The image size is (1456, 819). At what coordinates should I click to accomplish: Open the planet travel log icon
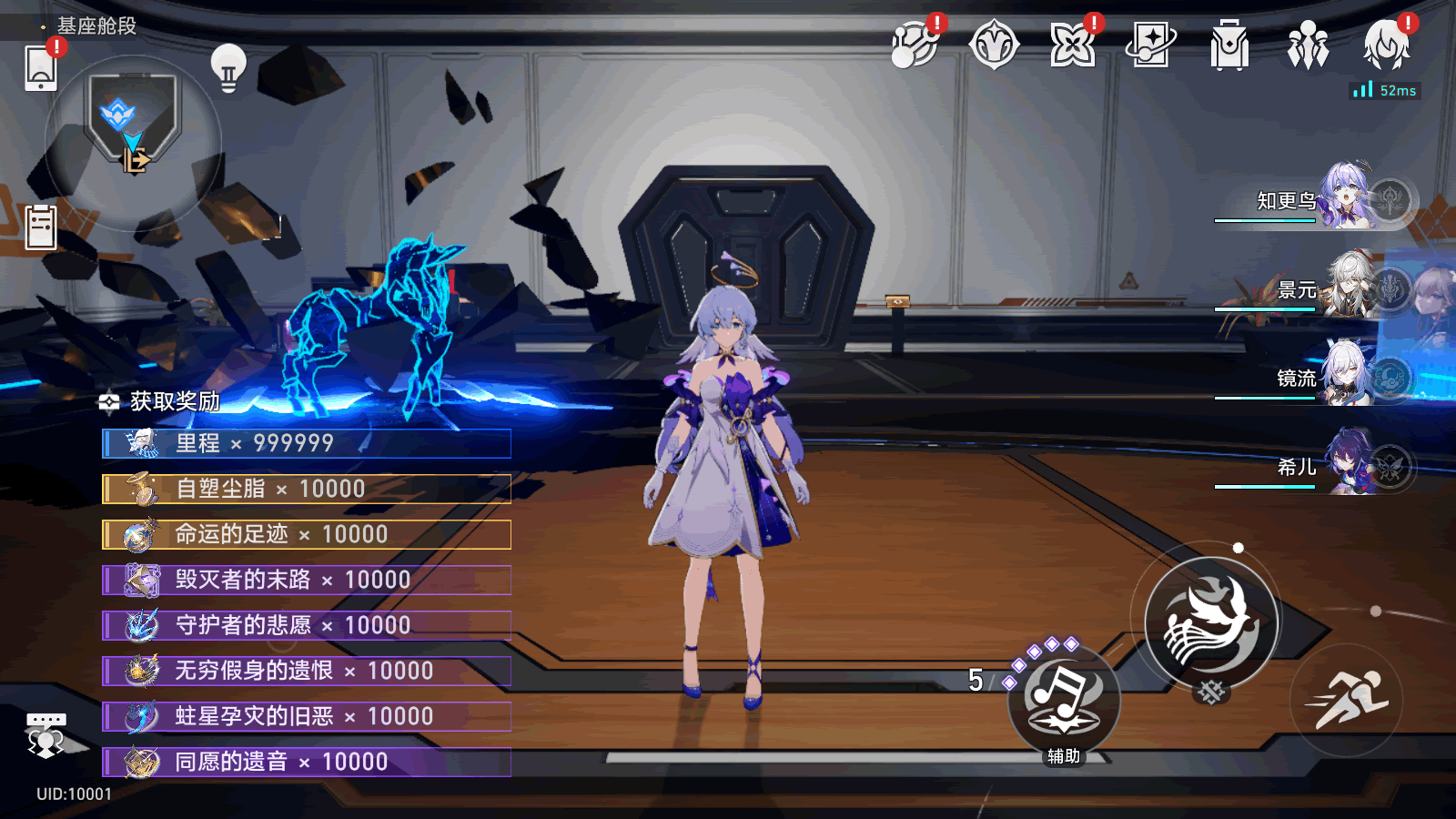pyautogui.click(x=915, y=45)
